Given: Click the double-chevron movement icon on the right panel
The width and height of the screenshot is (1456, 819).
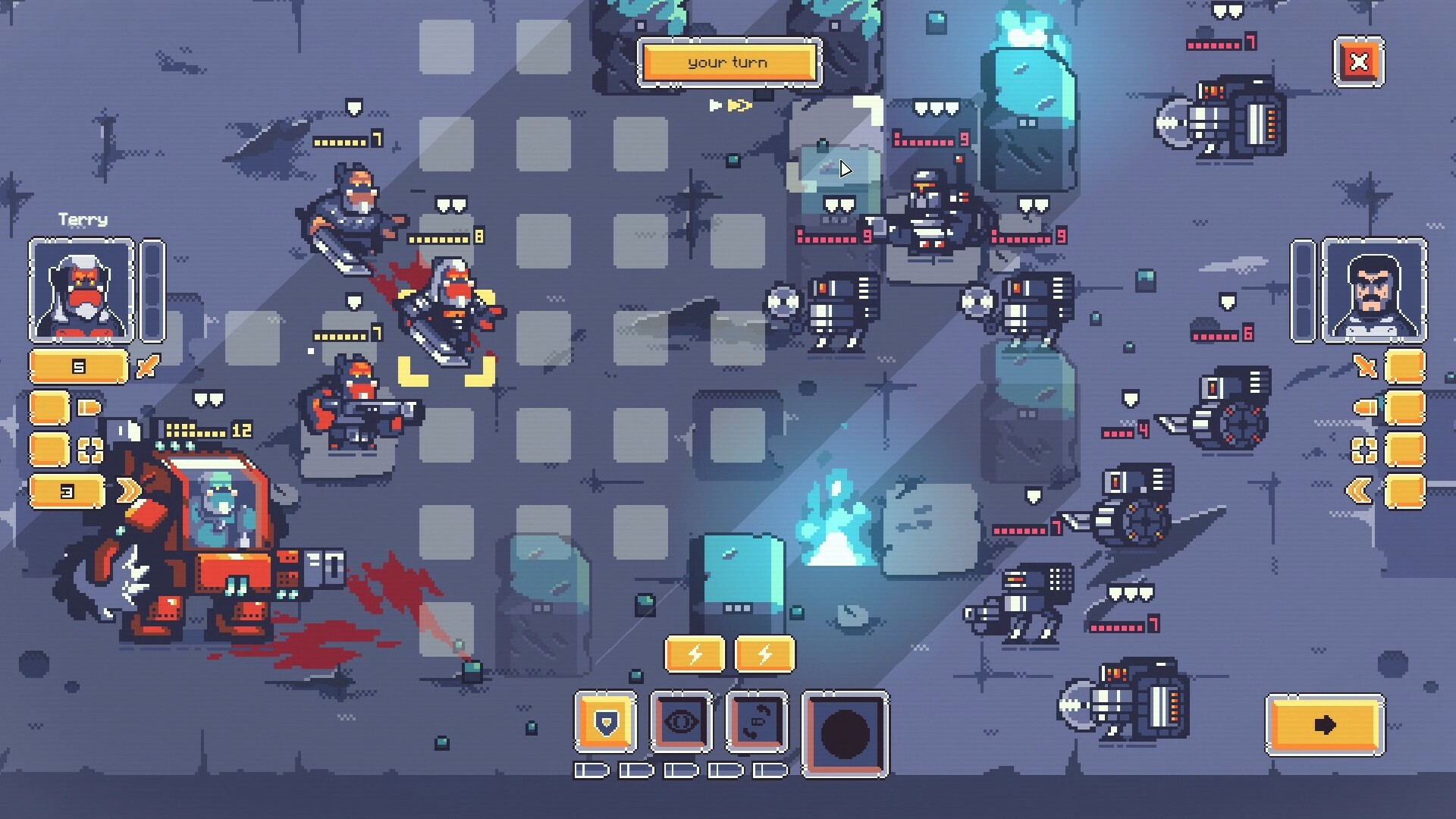Looking at the screenshot, I should coord(1360,490).
